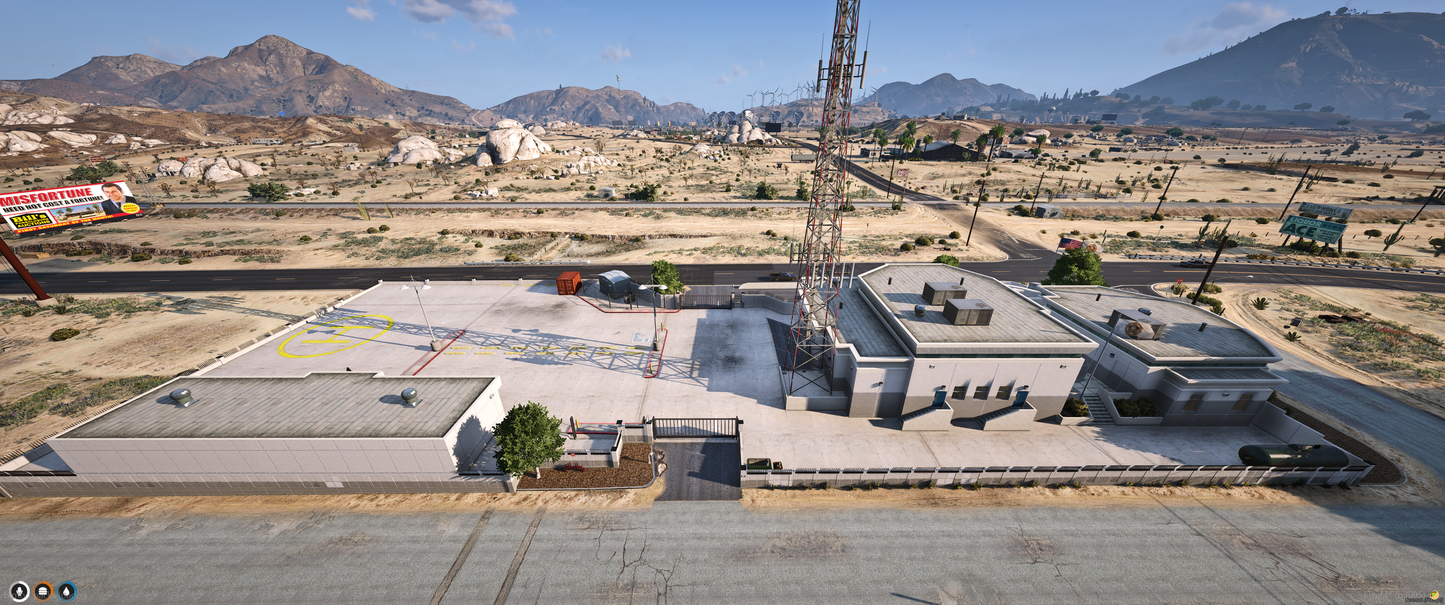The image size is (1445, 605).
Task: Select the burger hunger status icon
Action: (43, 591)
